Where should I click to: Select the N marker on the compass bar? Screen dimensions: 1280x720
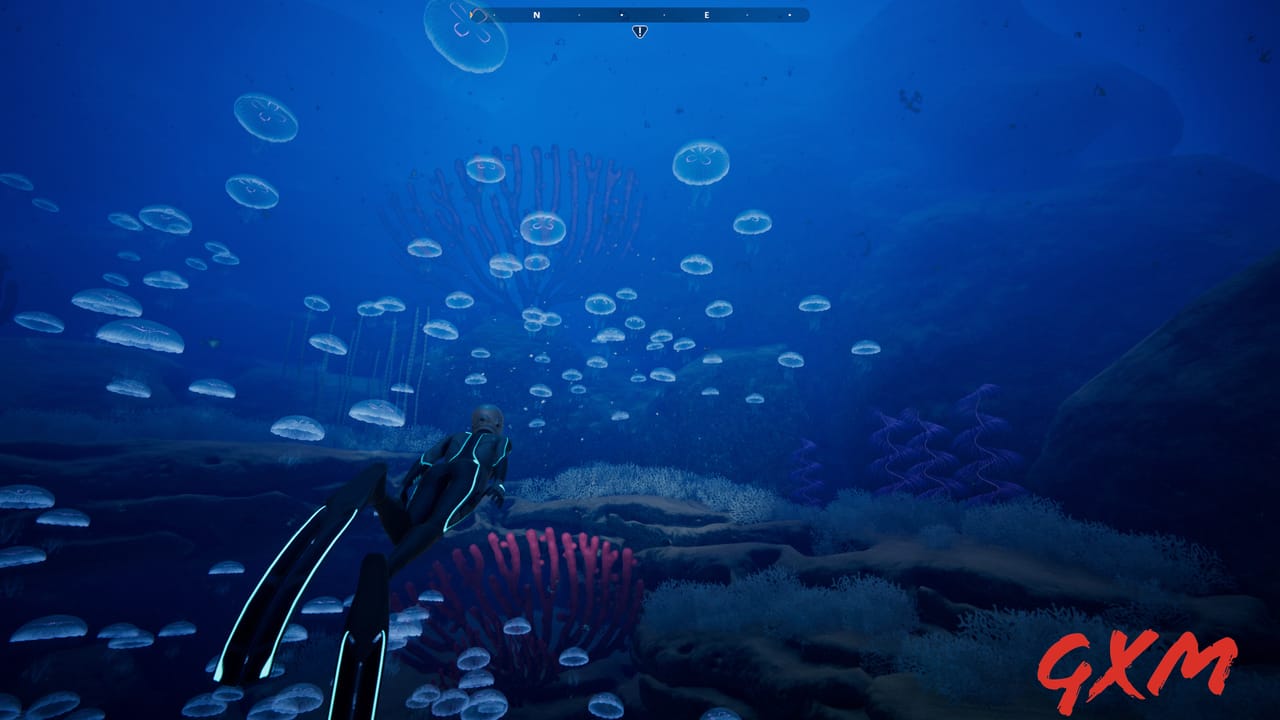536,16
